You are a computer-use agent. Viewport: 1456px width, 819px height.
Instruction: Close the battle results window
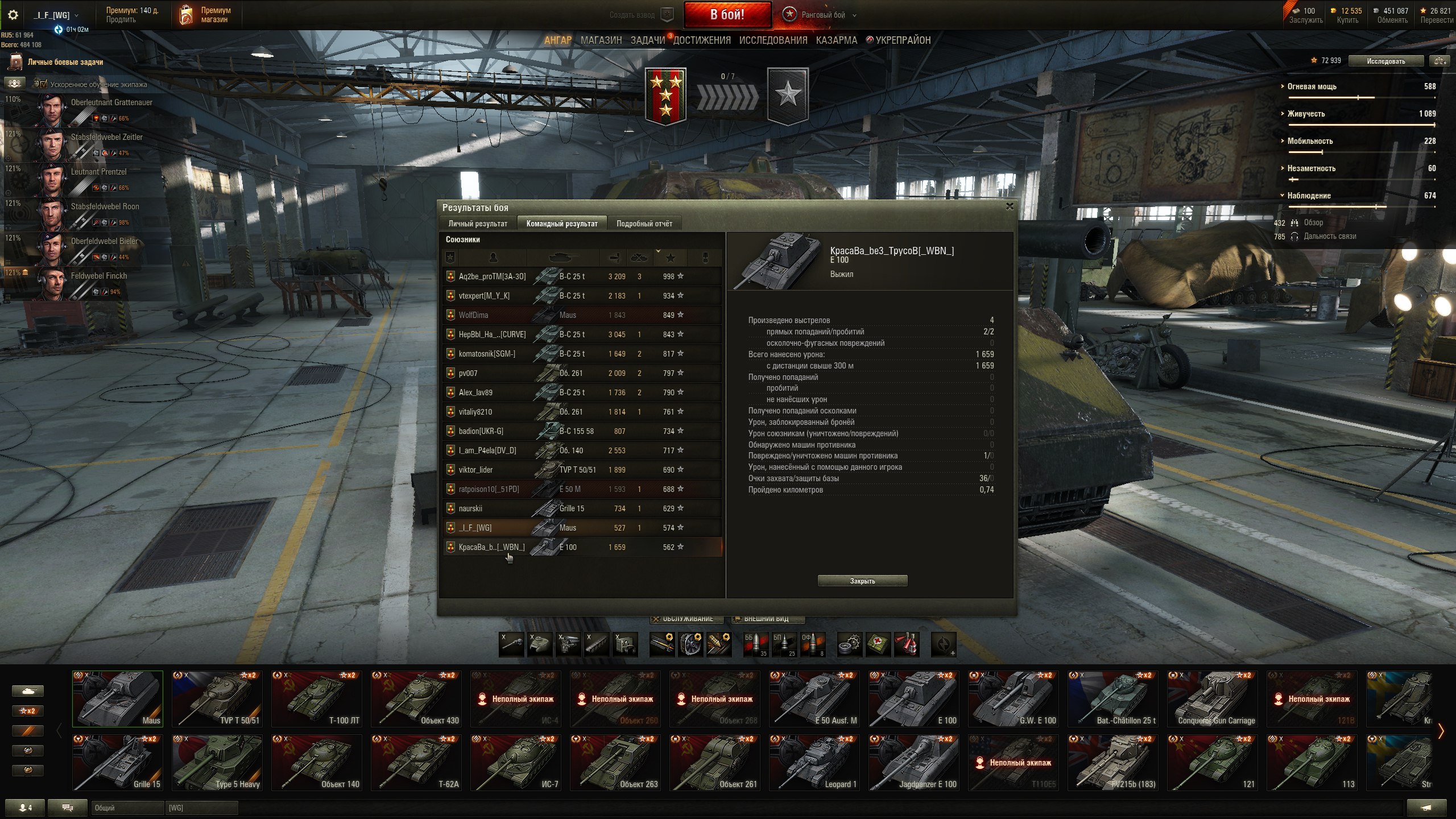tap(1010, 206)
